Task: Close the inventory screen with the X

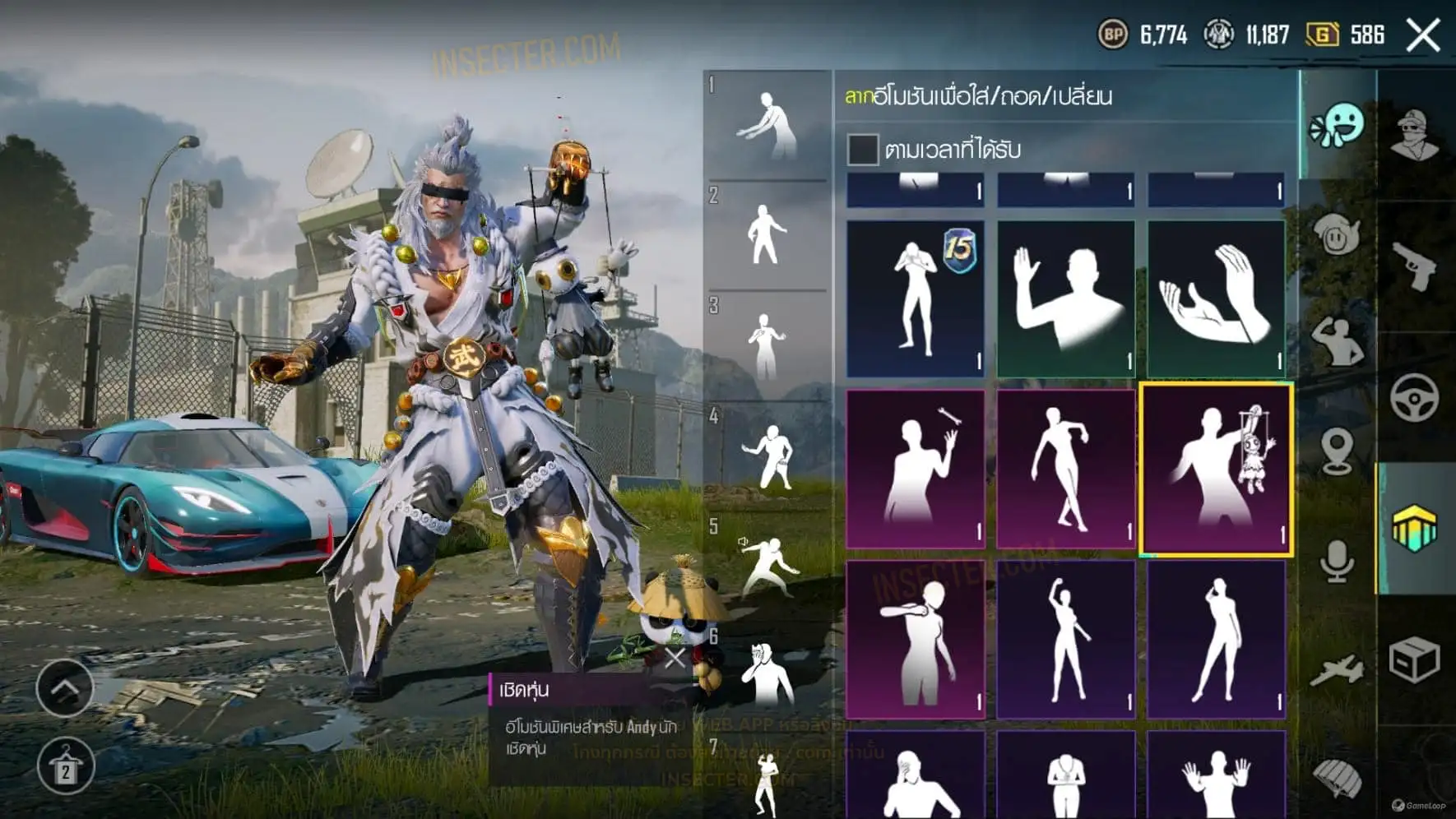Action: pyautogui.click(x=1423, y=35)
